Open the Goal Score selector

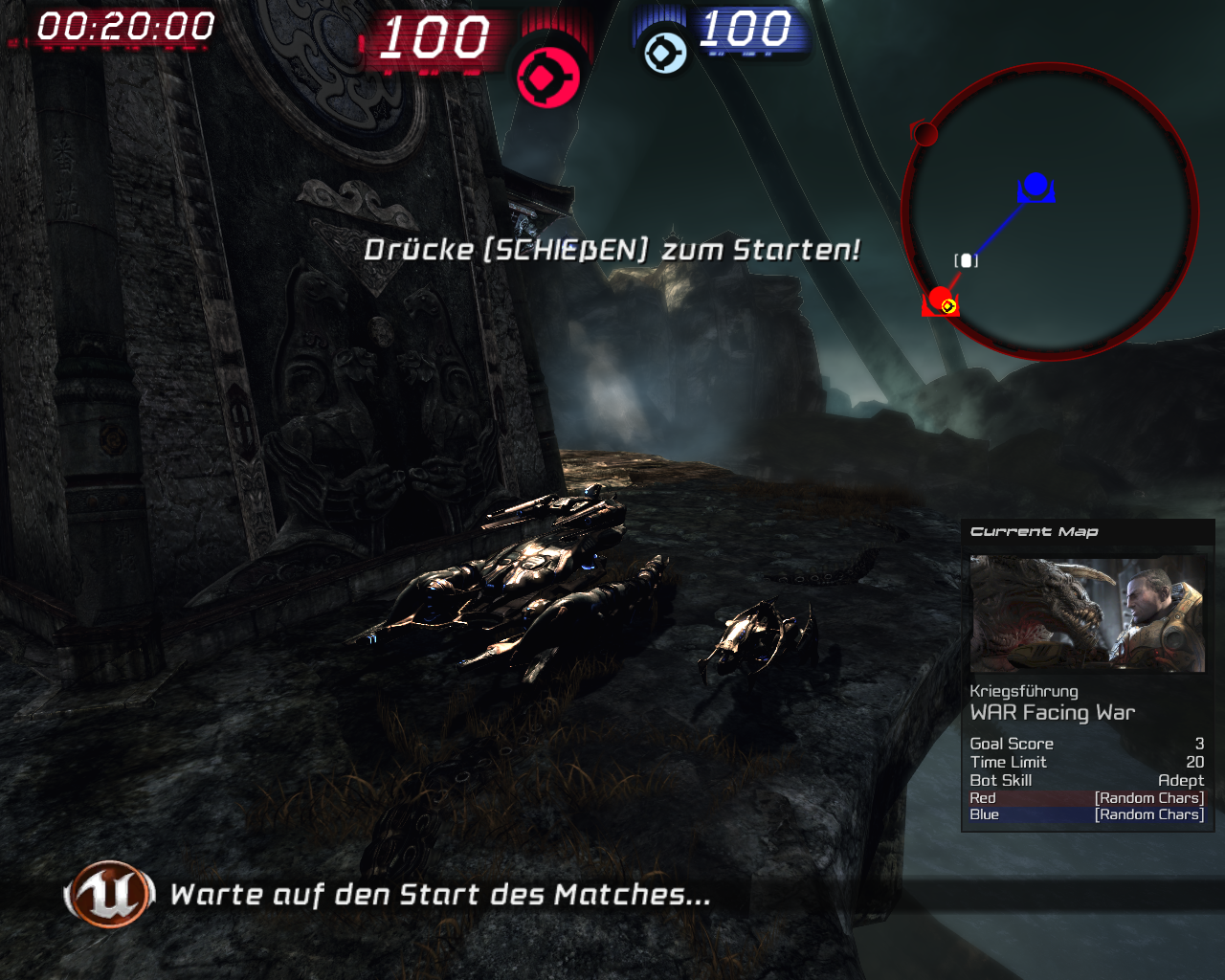point(1012,744)
